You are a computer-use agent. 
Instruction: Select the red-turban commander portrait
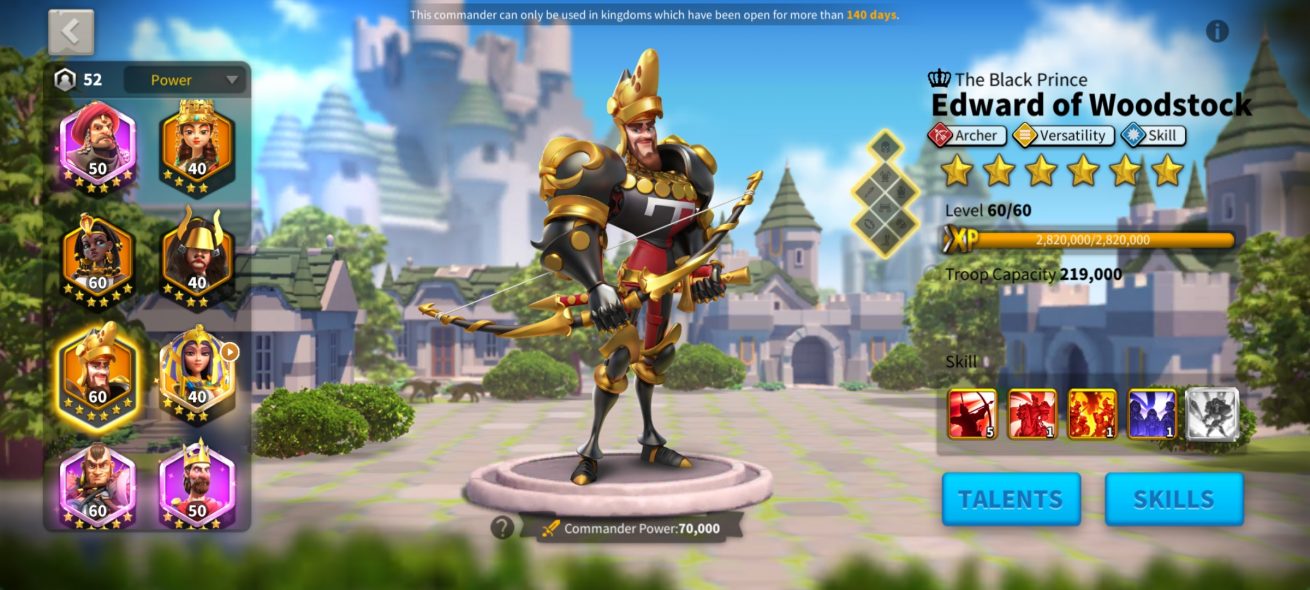[97, 146]
